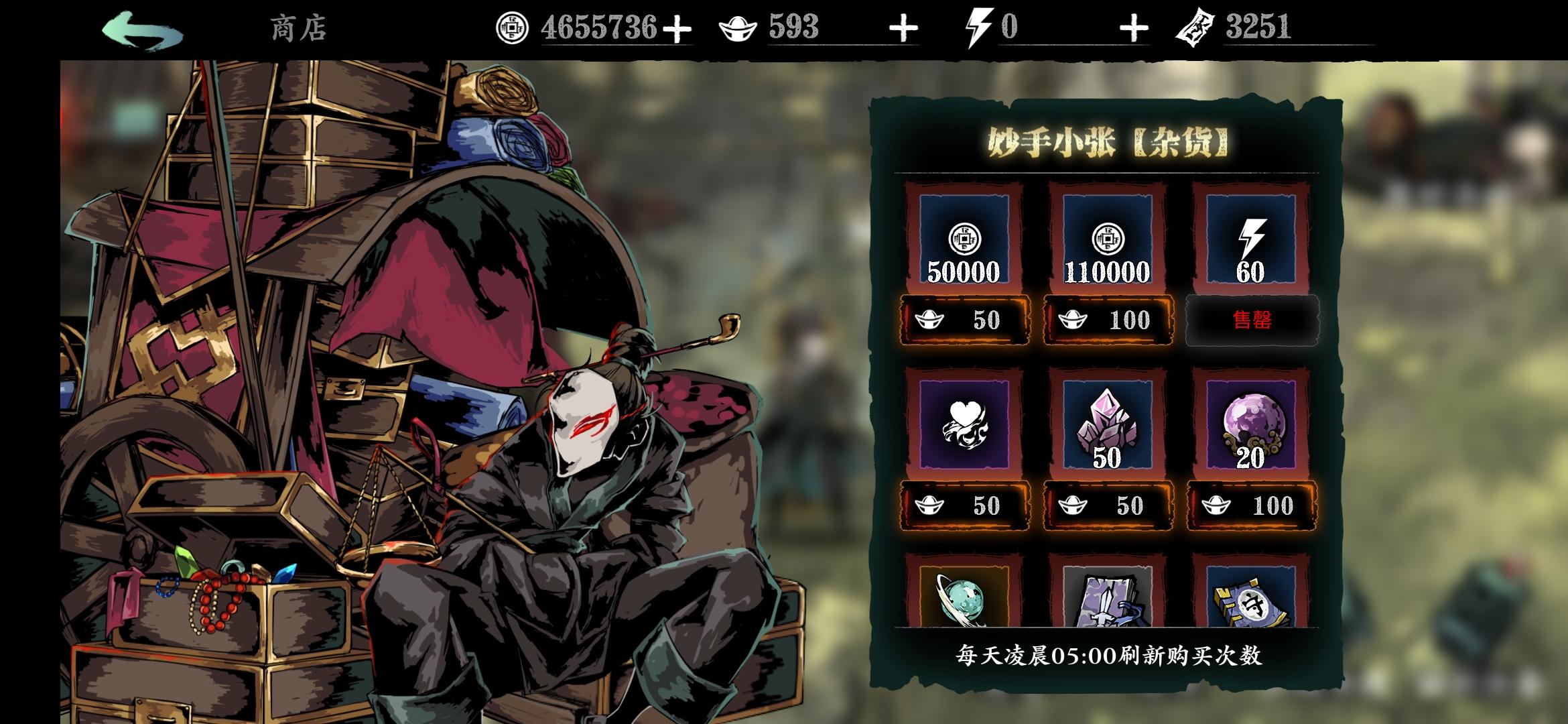
Task: Click the 售罄 sold-out label on energy item
Action: (x=1252, y=320)
